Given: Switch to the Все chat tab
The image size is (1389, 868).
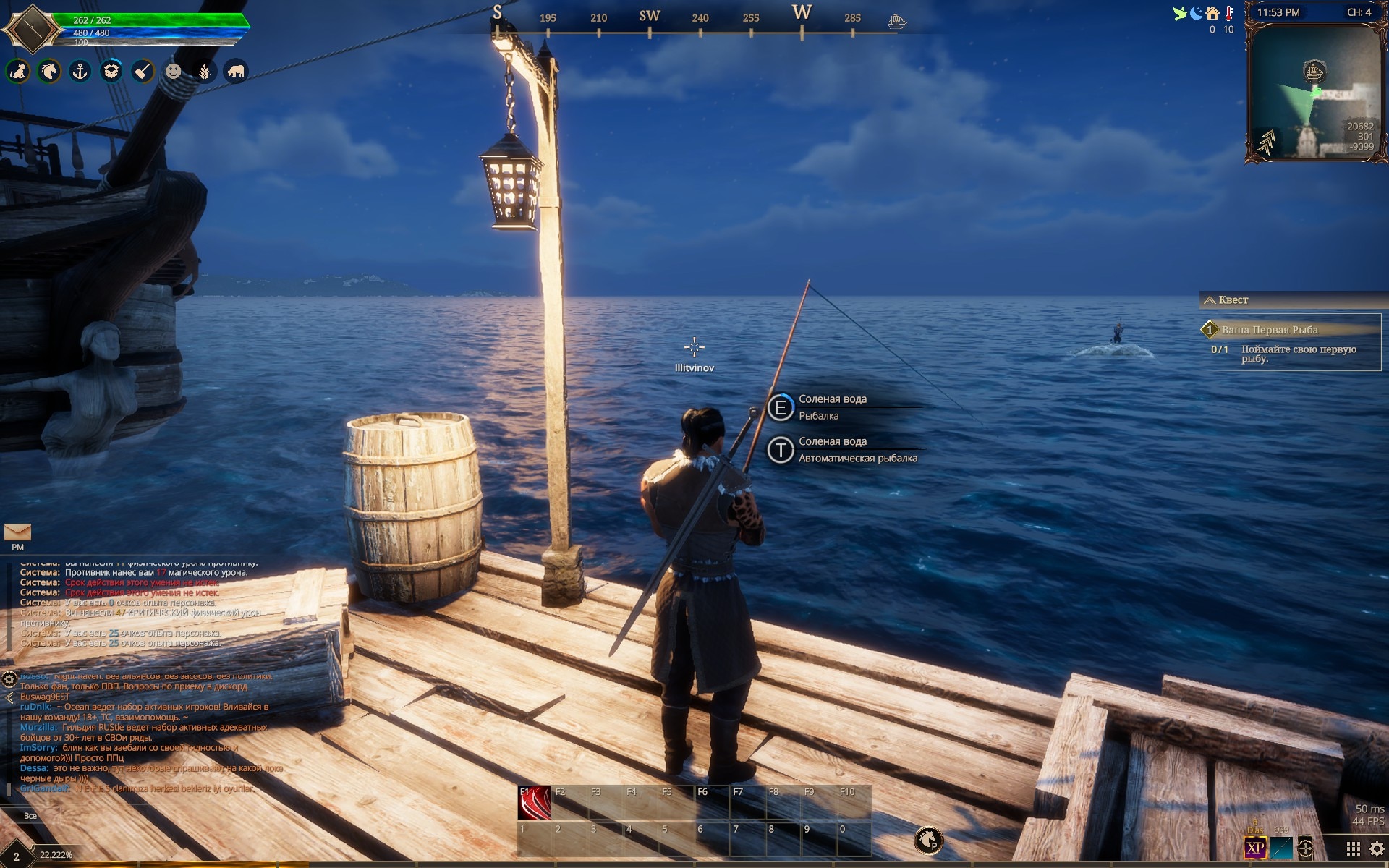Looking at the screenshot, I should [30, 816].
